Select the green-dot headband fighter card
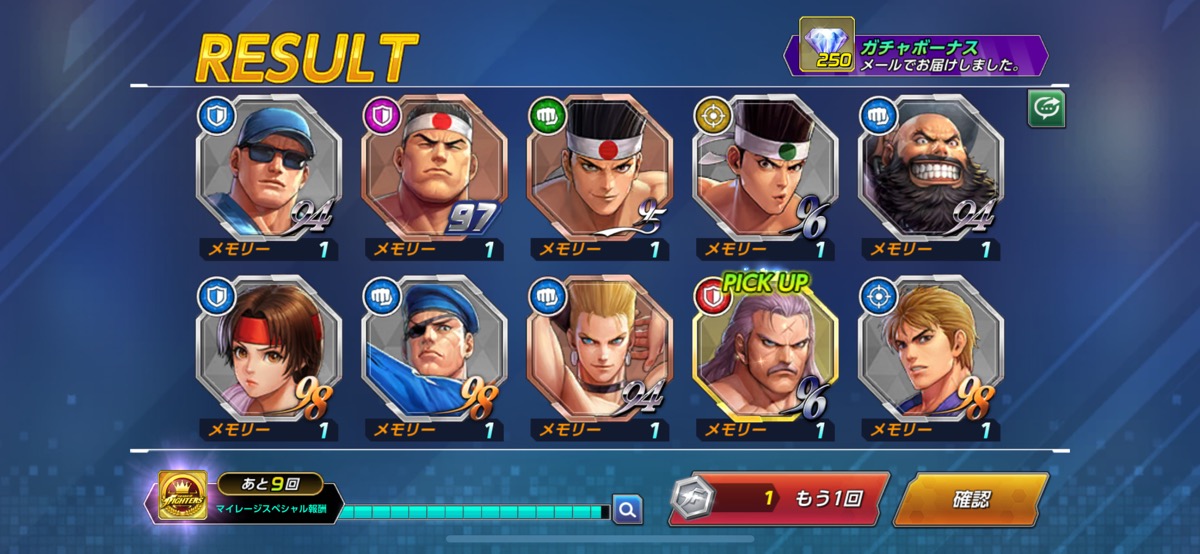 pos(765,168)
